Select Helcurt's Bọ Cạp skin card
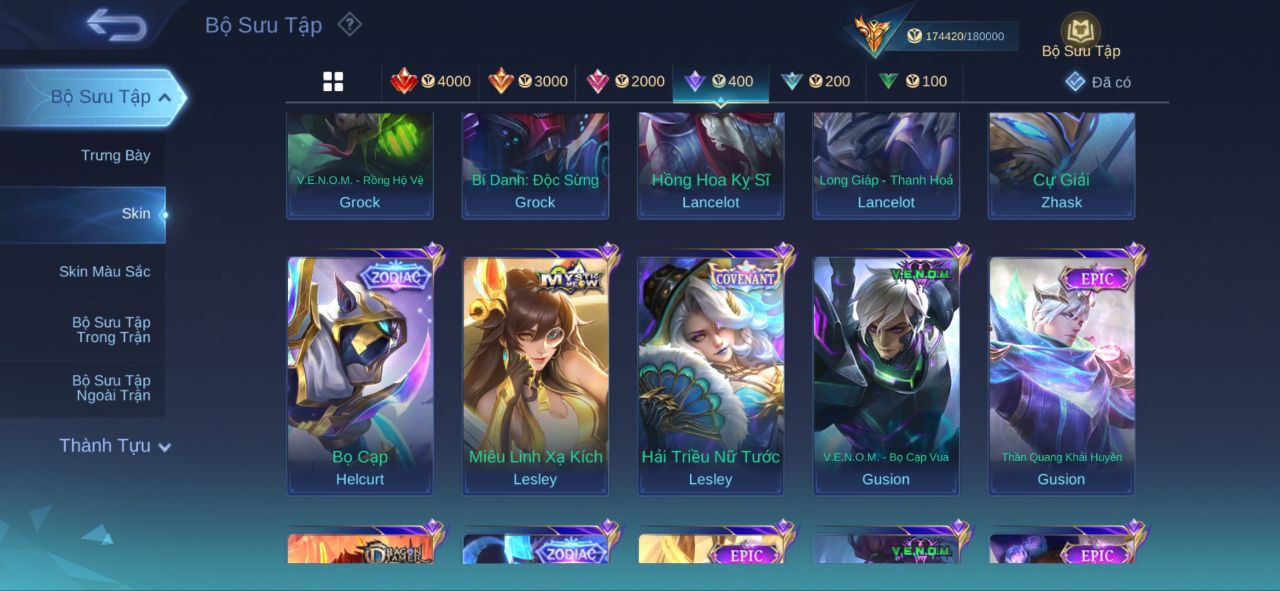 (x=360, y=375)
